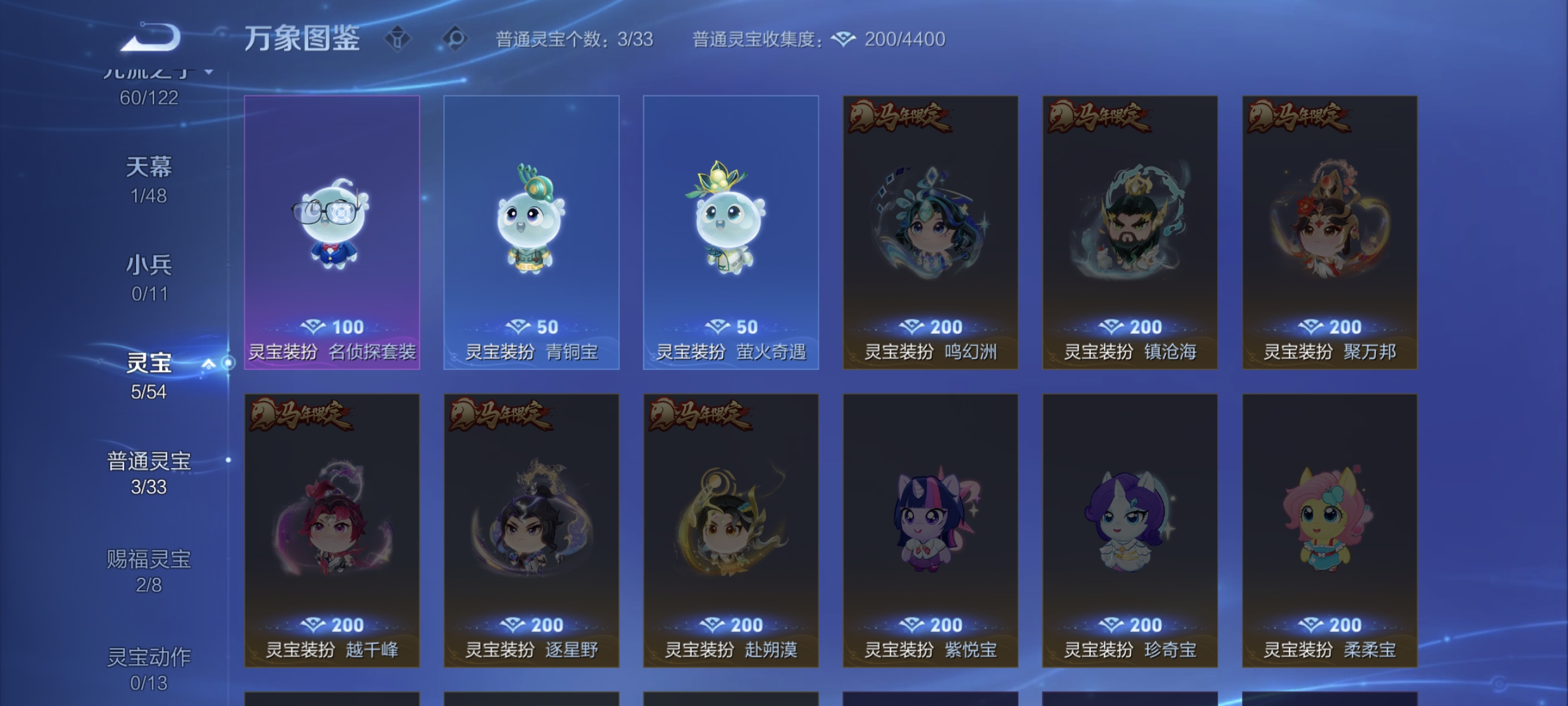Click the gem icon next to 200/4400 counter
The height and width of the screenshot is (706, 1568).
844,40
